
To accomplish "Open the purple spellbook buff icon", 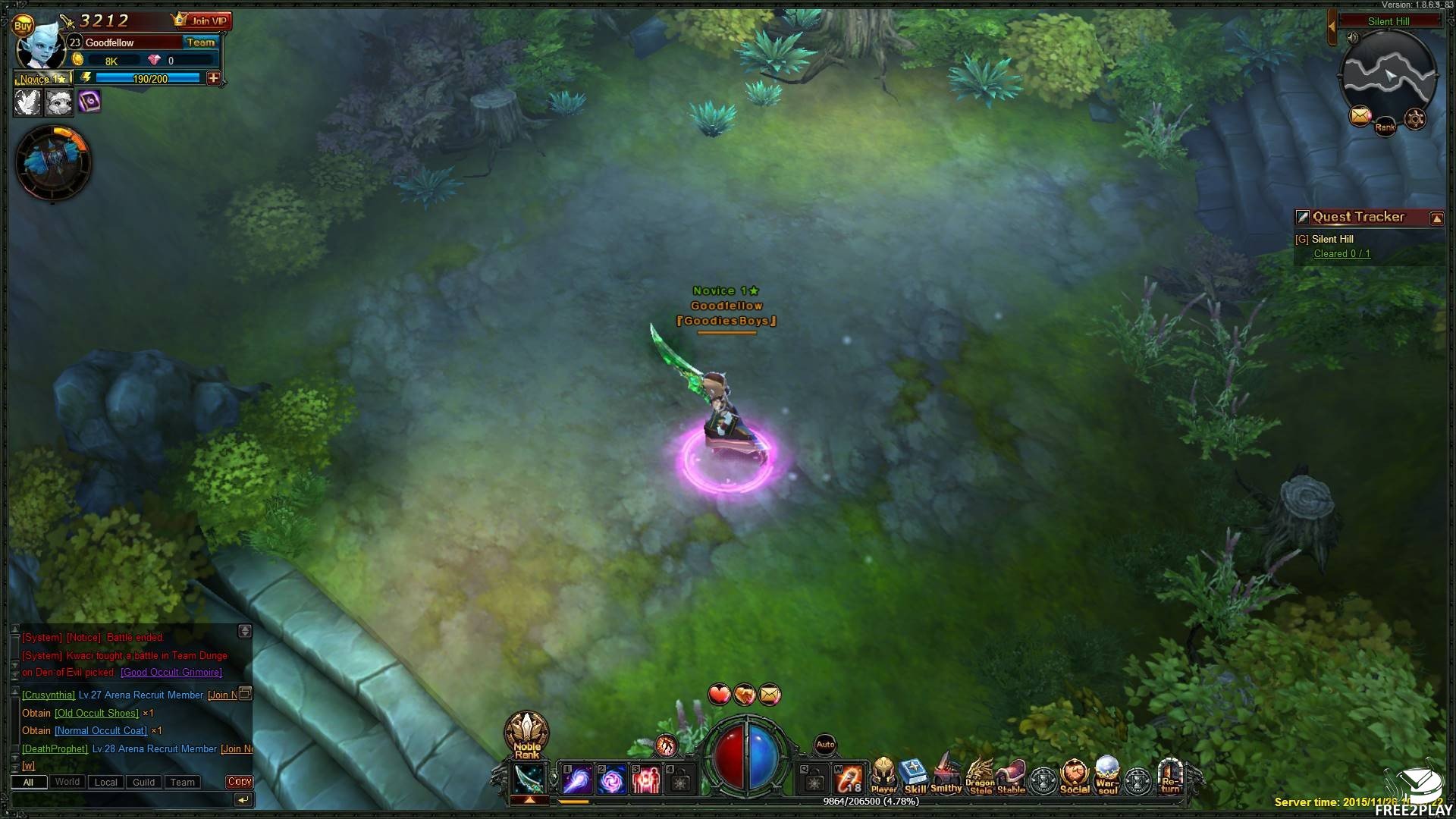I will click(x=89, y=101).
